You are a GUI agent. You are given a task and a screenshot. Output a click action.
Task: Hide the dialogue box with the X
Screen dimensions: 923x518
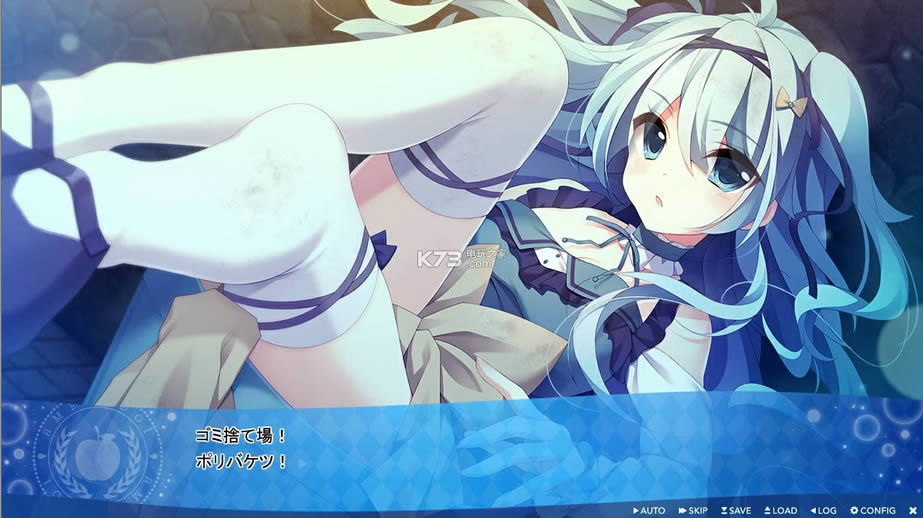[912, 510]
